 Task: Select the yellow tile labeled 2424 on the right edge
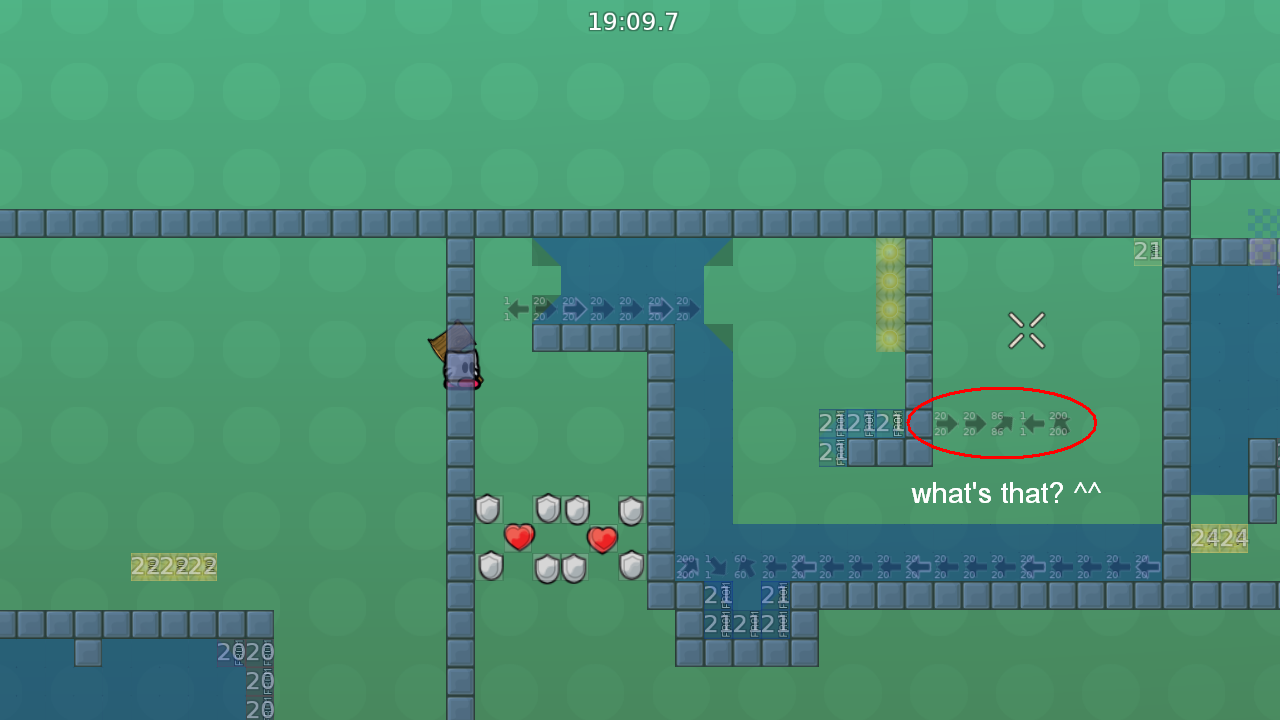pyautogui.click(x=1219, y=538)
